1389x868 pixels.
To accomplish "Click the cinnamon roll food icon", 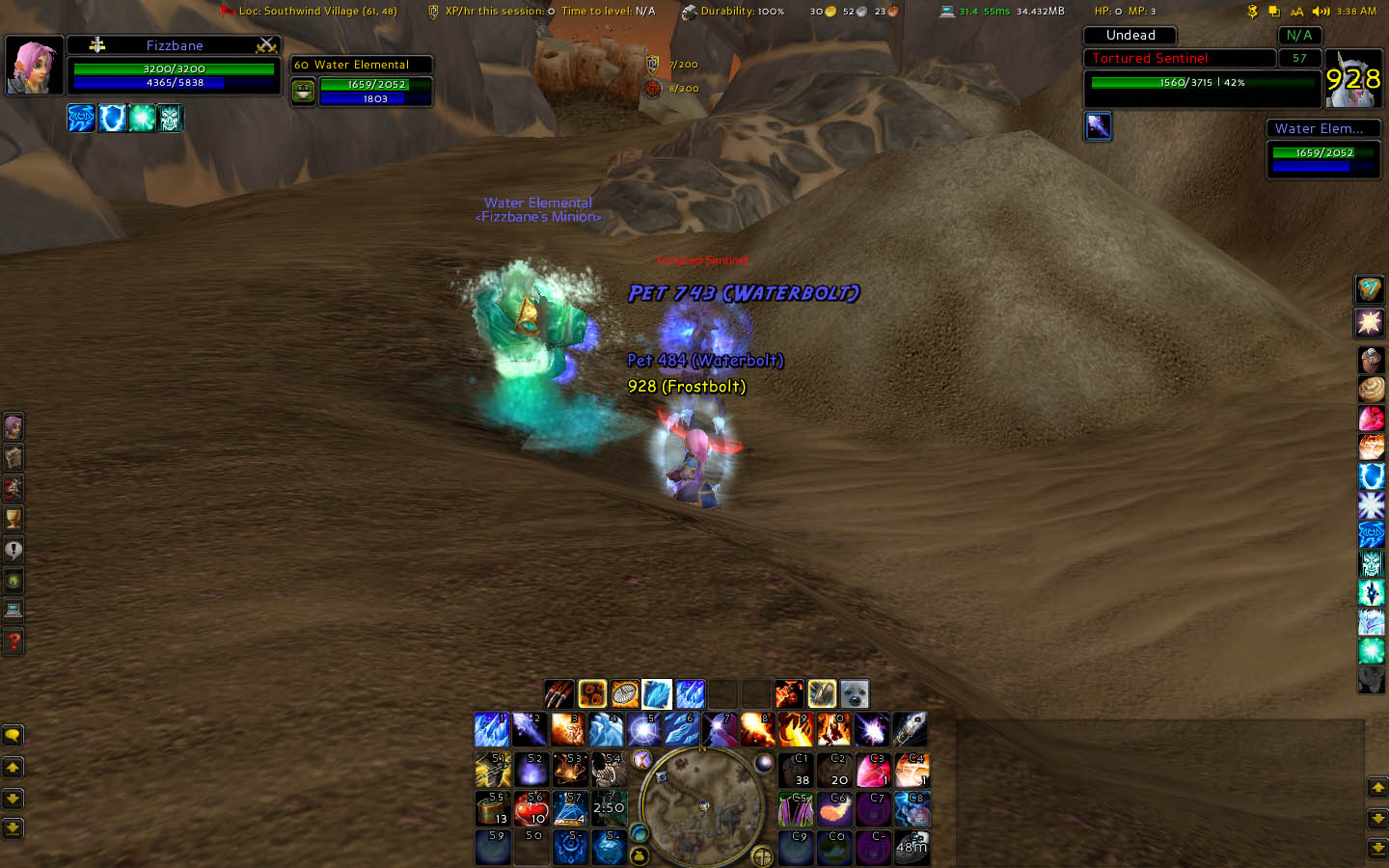I will coord(1371,390).
